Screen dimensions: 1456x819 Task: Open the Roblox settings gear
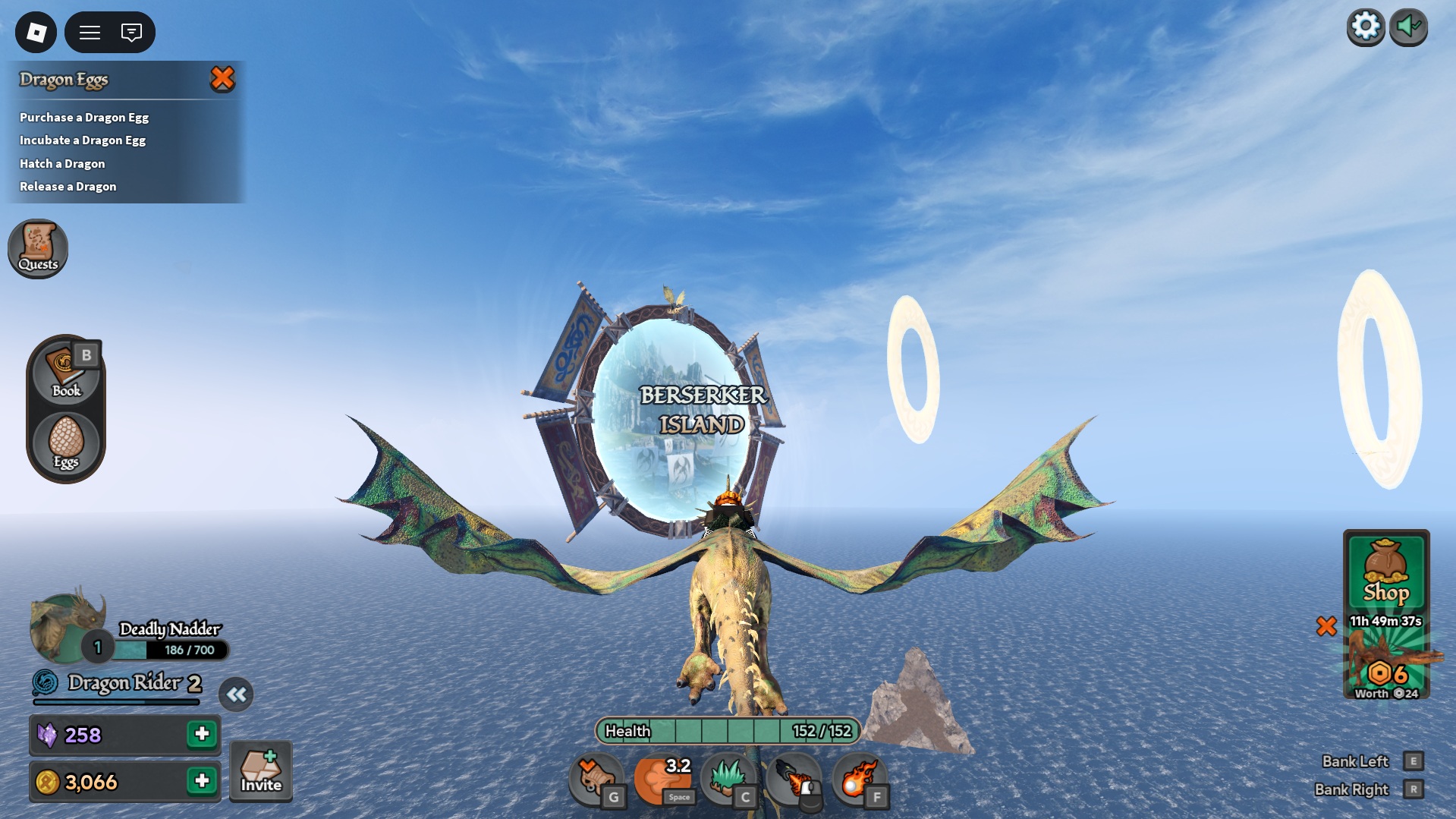point(1366,25)
